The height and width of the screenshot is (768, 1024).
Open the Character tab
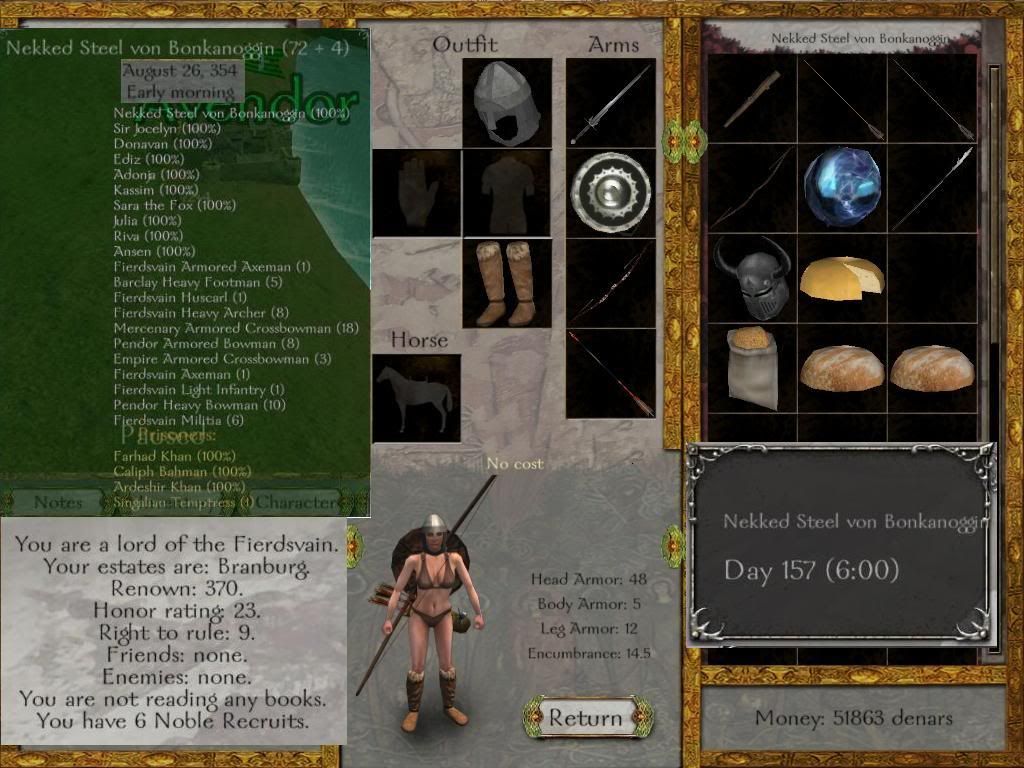point(297,502)
